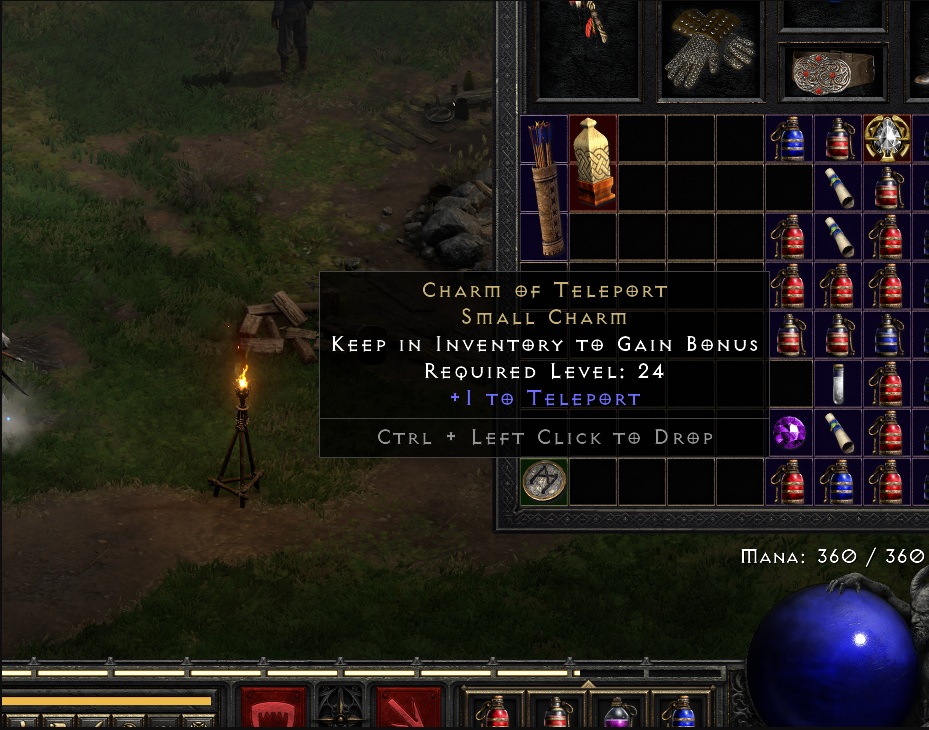Select the white vial potion
Viewport: 929px width, 730px height.
(x=838, y=385)
